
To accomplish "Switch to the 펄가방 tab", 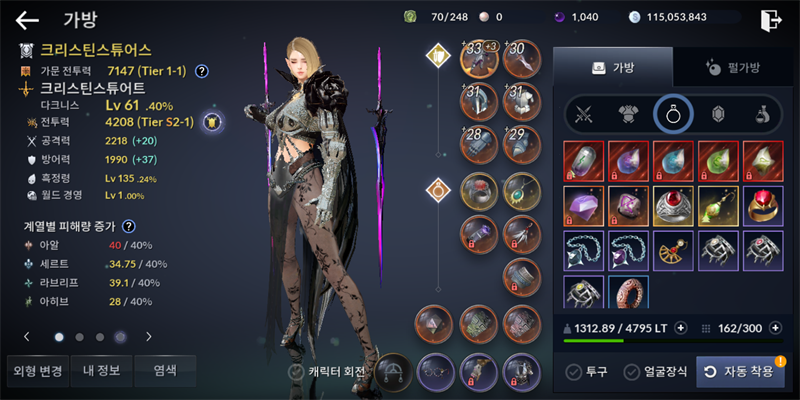I will click(733, 67).
